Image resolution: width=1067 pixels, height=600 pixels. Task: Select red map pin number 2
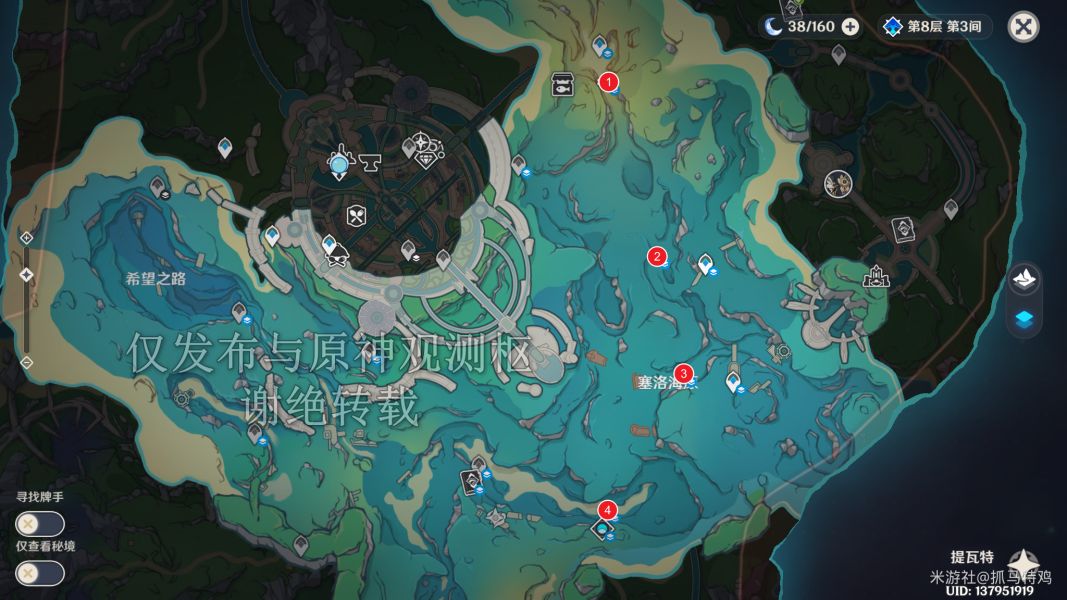[657, 256]
